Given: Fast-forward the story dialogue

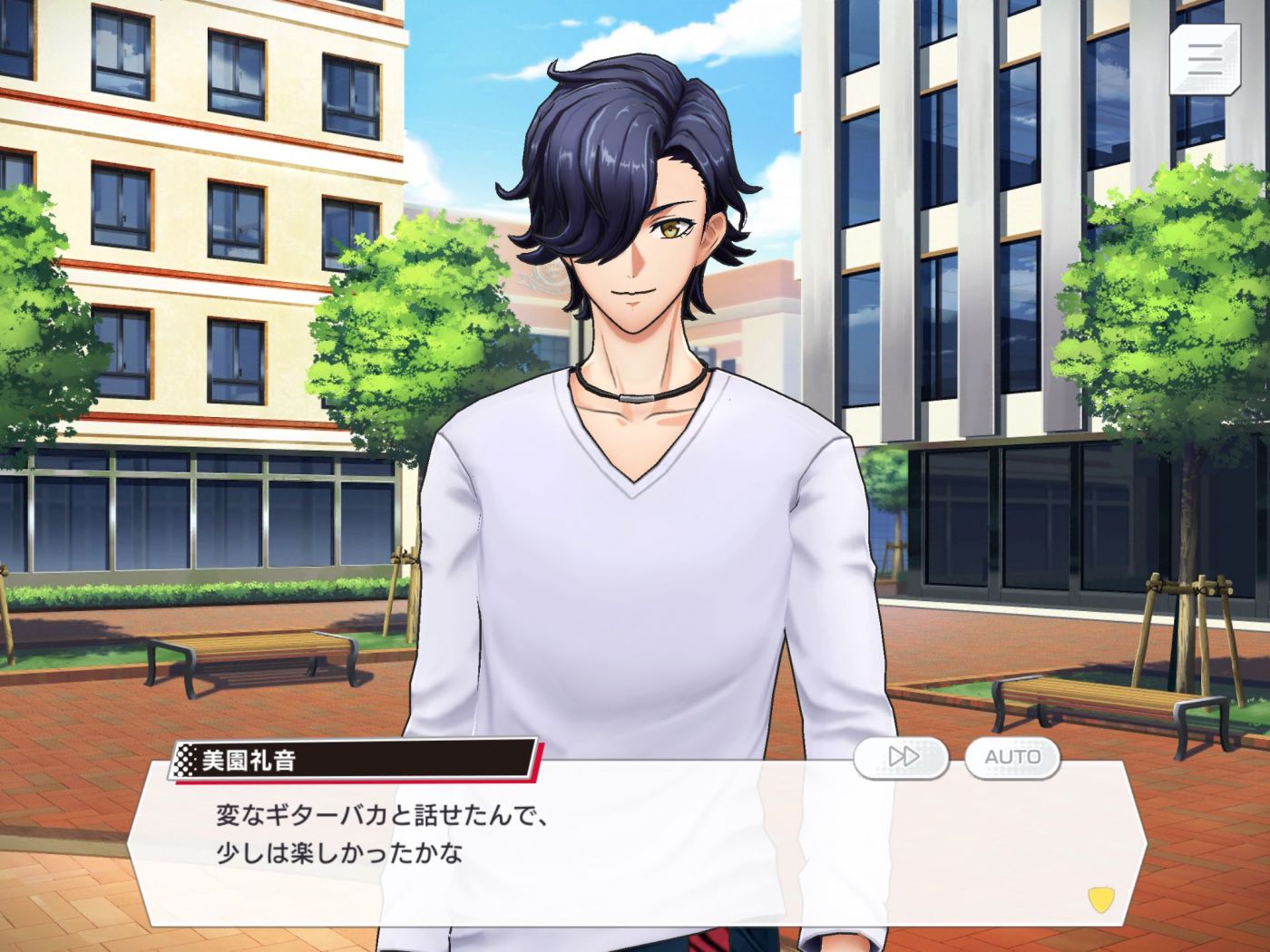Looking at the screenshot, I should point(902,757).
